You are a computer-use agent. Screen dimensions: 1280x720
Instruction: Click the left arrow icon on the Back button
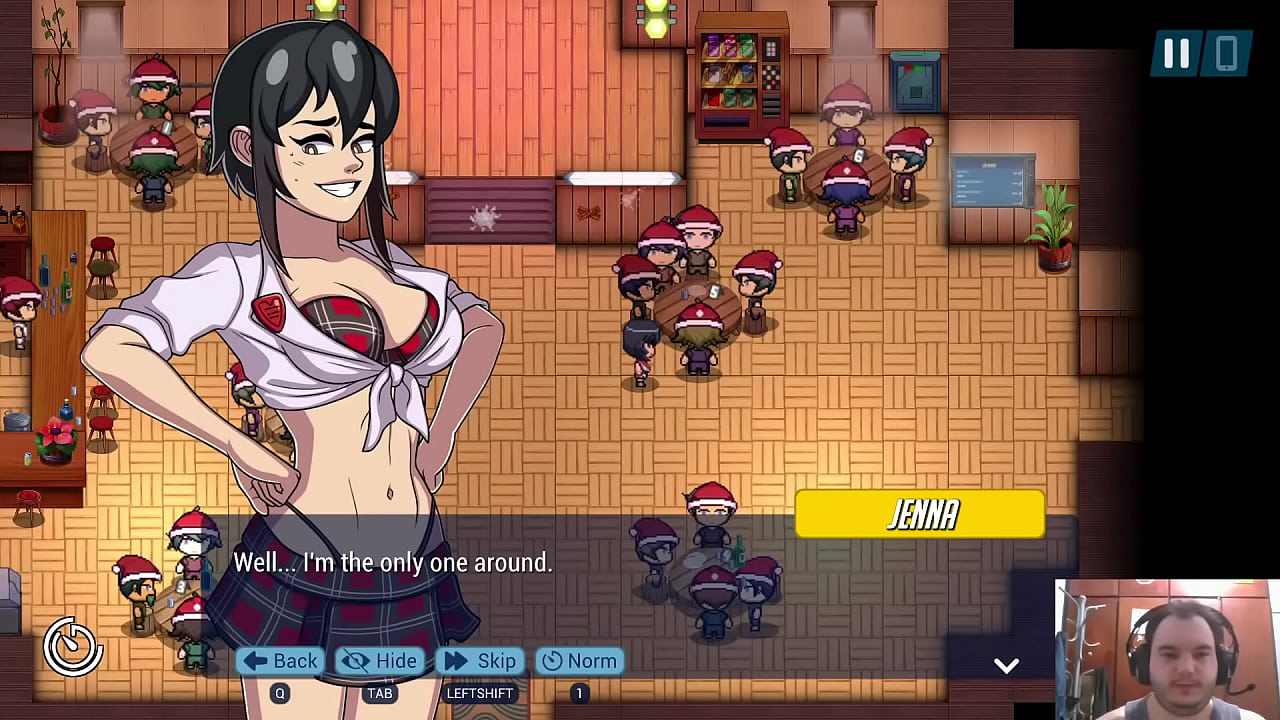[x=255, y=661]
